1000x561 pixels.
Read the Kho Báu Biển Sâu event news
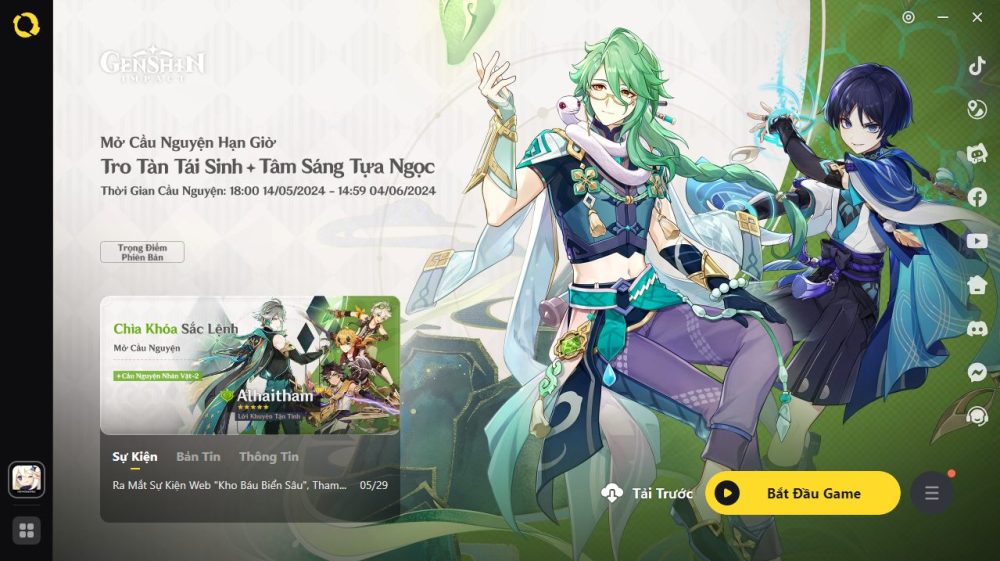231,485
